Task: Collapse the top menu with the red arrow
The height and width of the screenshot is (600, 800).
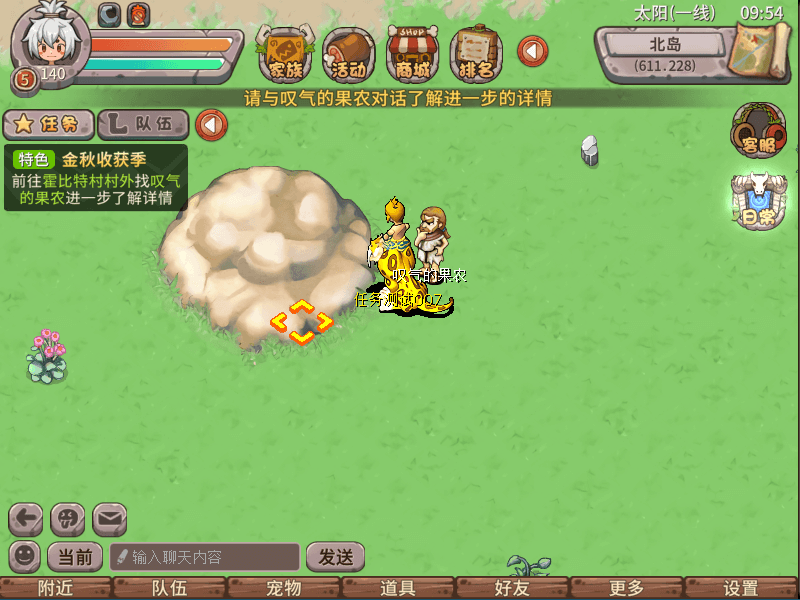Action: [x=532, y=51]
